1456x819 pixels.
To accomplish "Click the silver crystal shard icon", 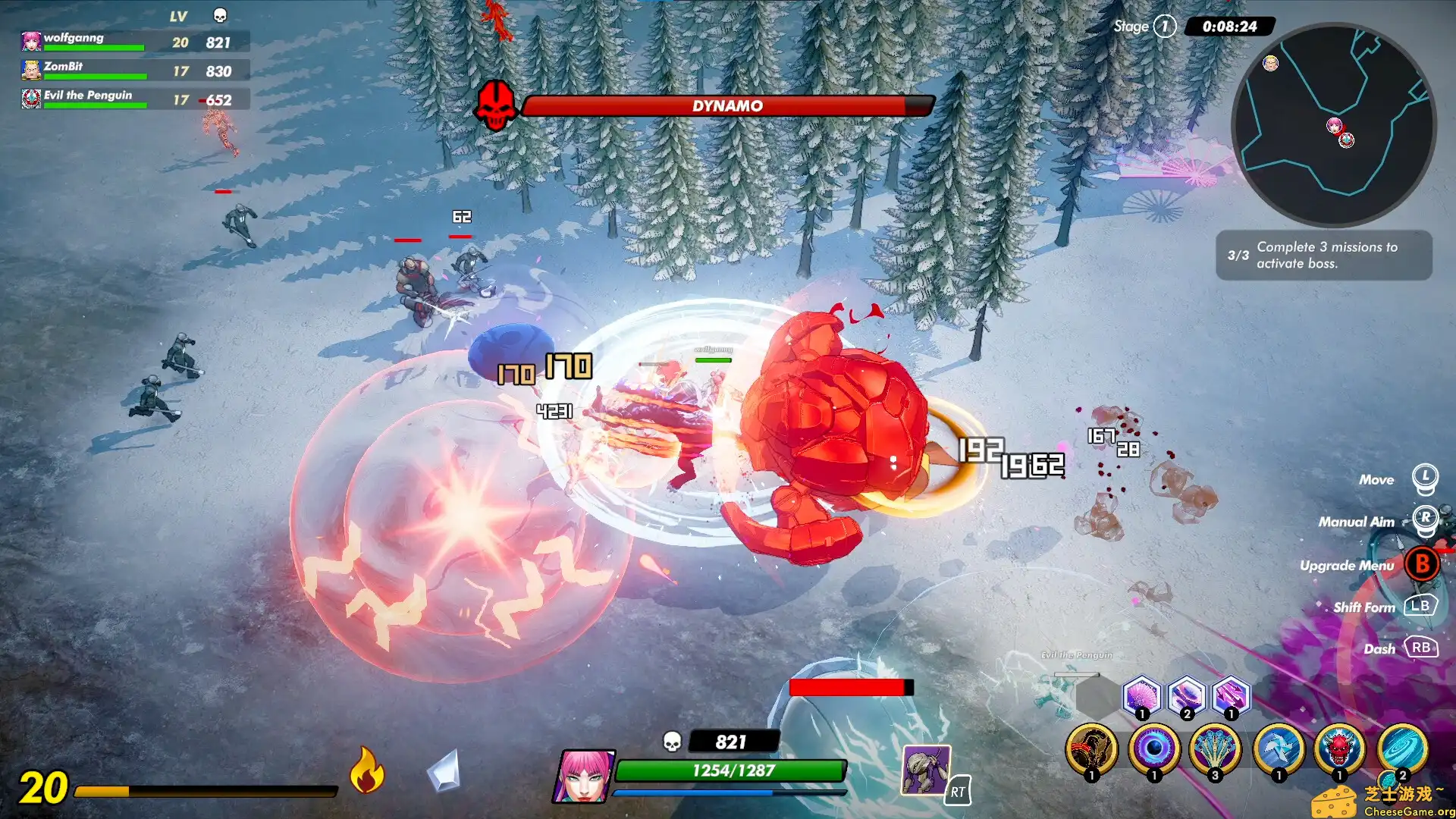I will (x=444, y=771).
